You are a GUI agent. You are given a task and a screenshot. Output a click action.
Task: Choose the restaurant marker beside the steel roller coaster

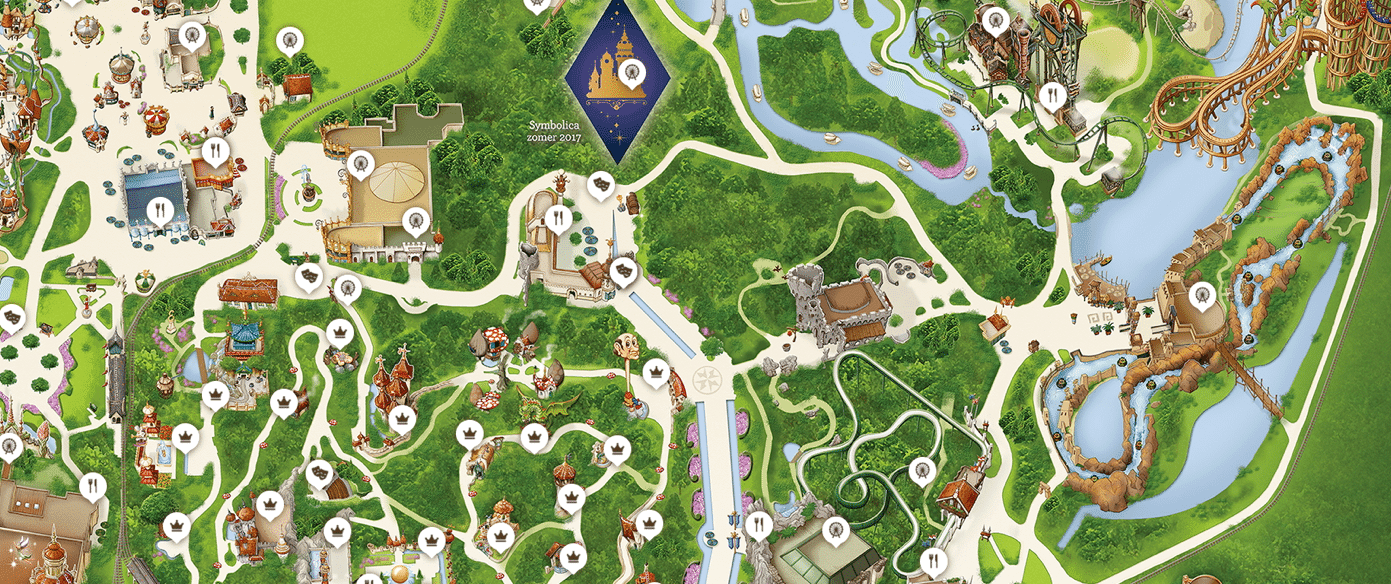[1050, 95]
